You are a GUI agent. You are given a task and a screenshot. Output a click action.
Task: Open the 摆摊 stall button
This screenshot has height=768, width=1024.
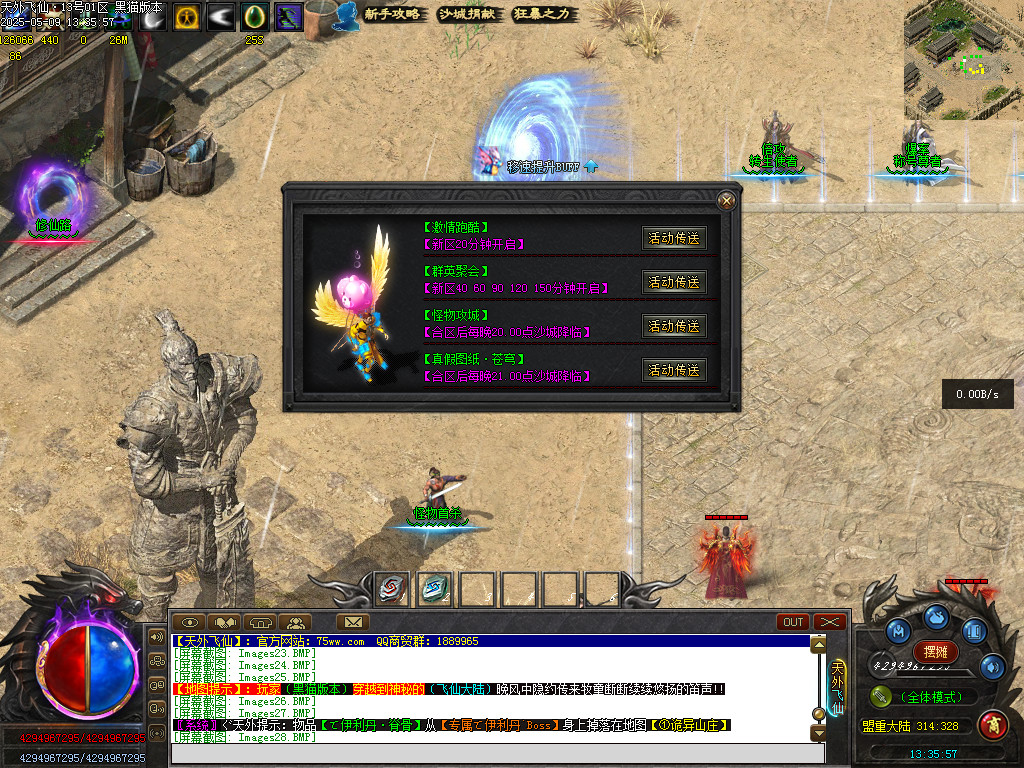point(936,652)
